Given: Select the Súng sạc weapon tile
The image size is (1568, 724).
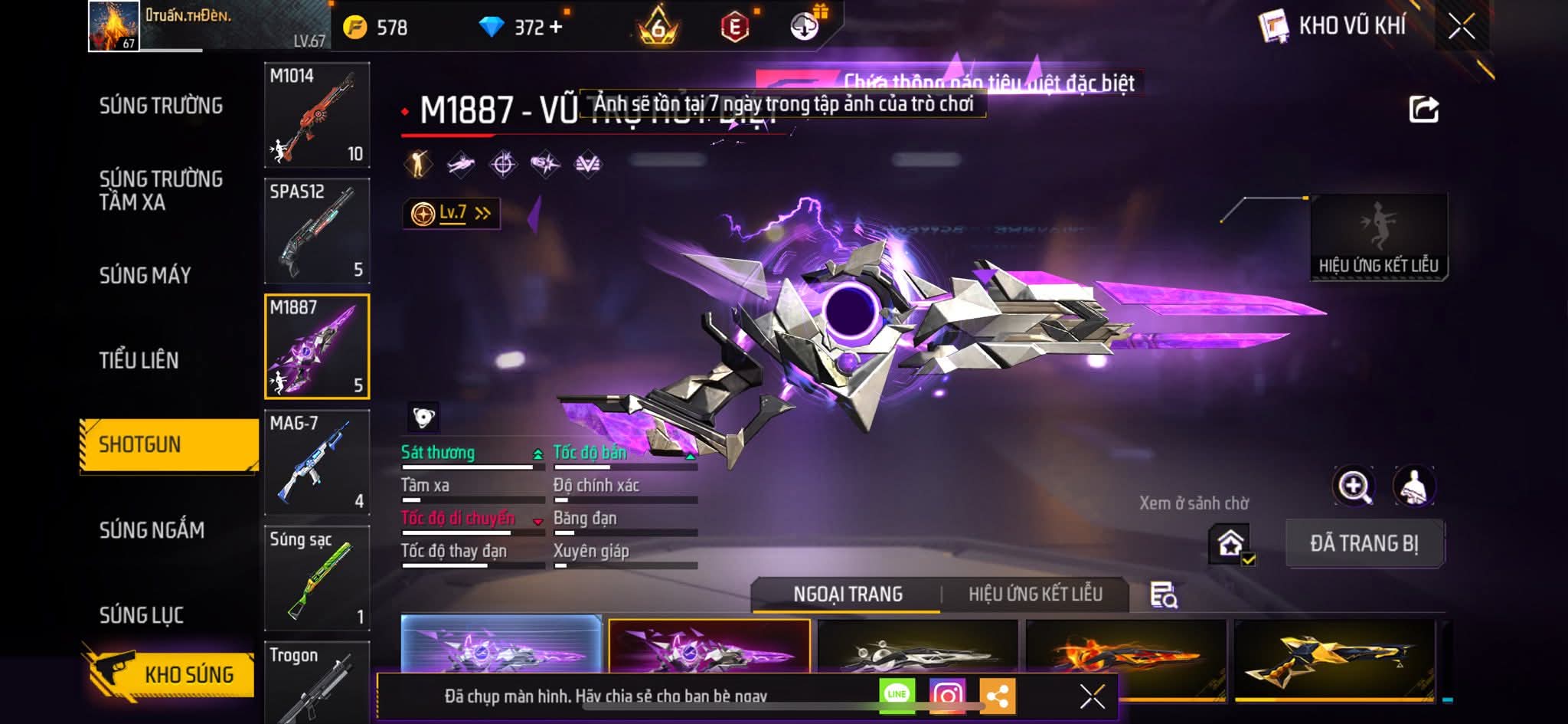Looking at the screenshot, I should coord(317,578).
